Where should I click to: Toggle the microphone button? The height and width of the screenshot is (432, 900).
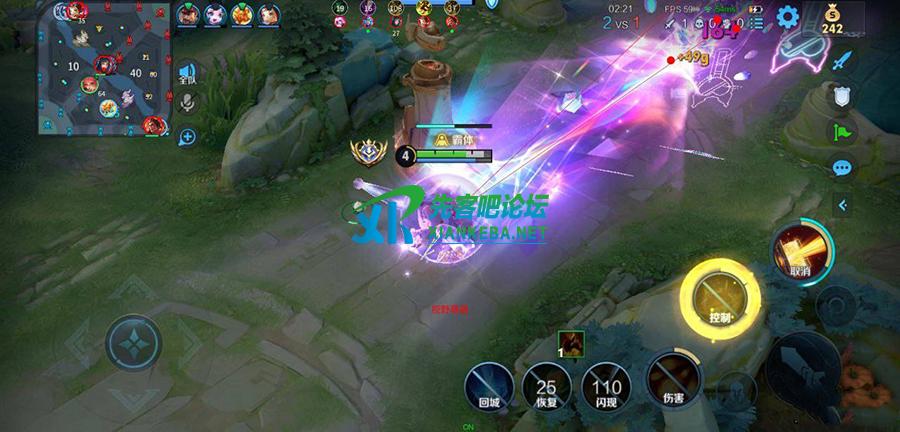point(187,103)
